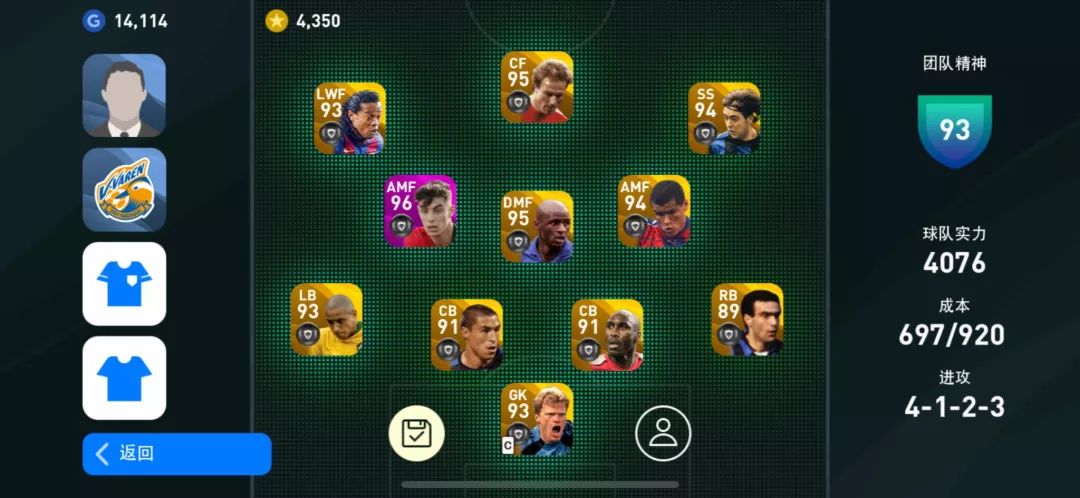This screenshot has width=1080, height=498.
Task: Choose the SS 94 player card
Action: (x=724, y=118)
